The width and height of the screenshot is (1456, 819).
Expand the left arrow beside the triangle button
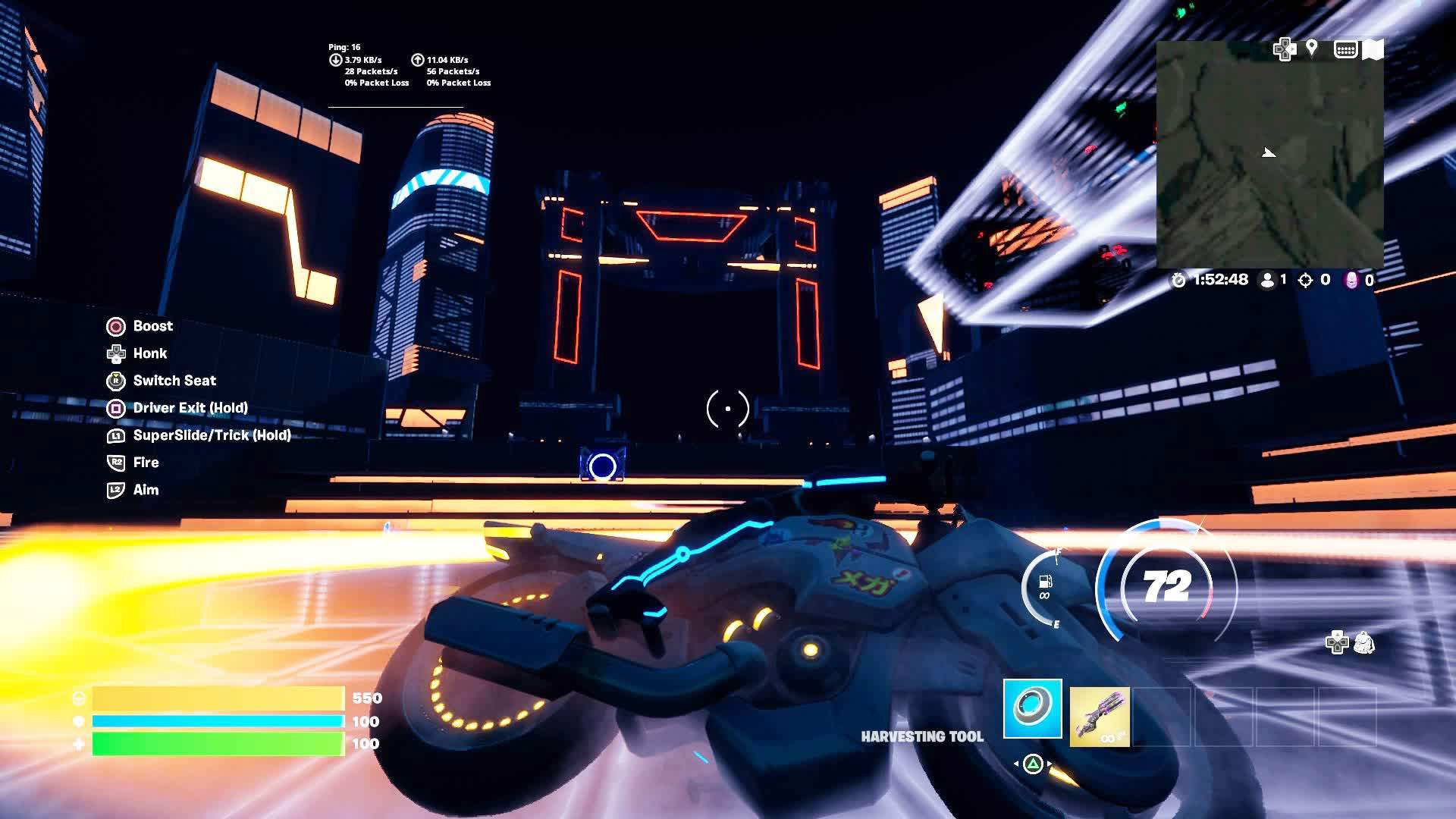tap(1015, 764)
